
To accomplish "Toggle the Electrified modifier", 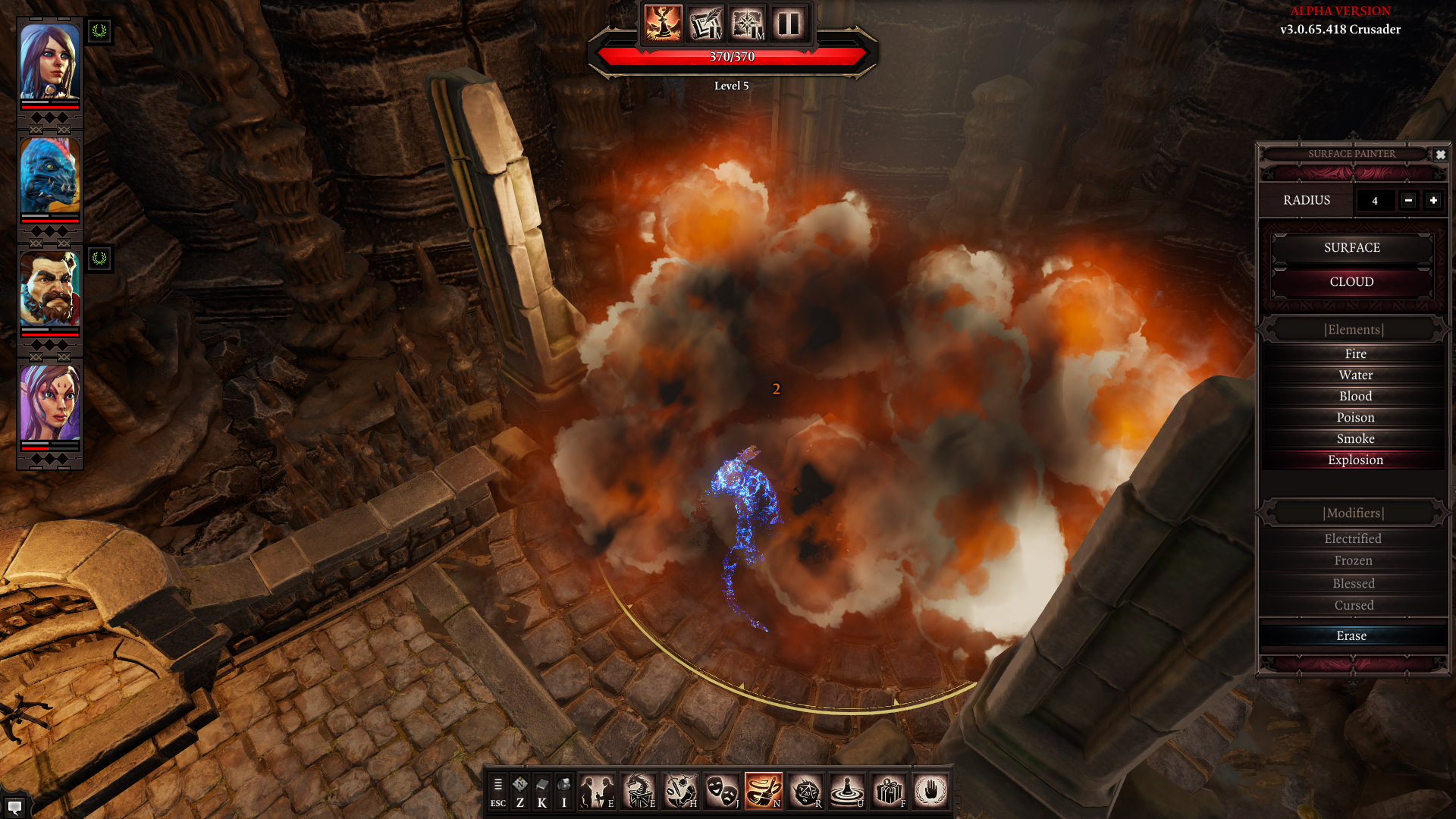I will 1353,539.
